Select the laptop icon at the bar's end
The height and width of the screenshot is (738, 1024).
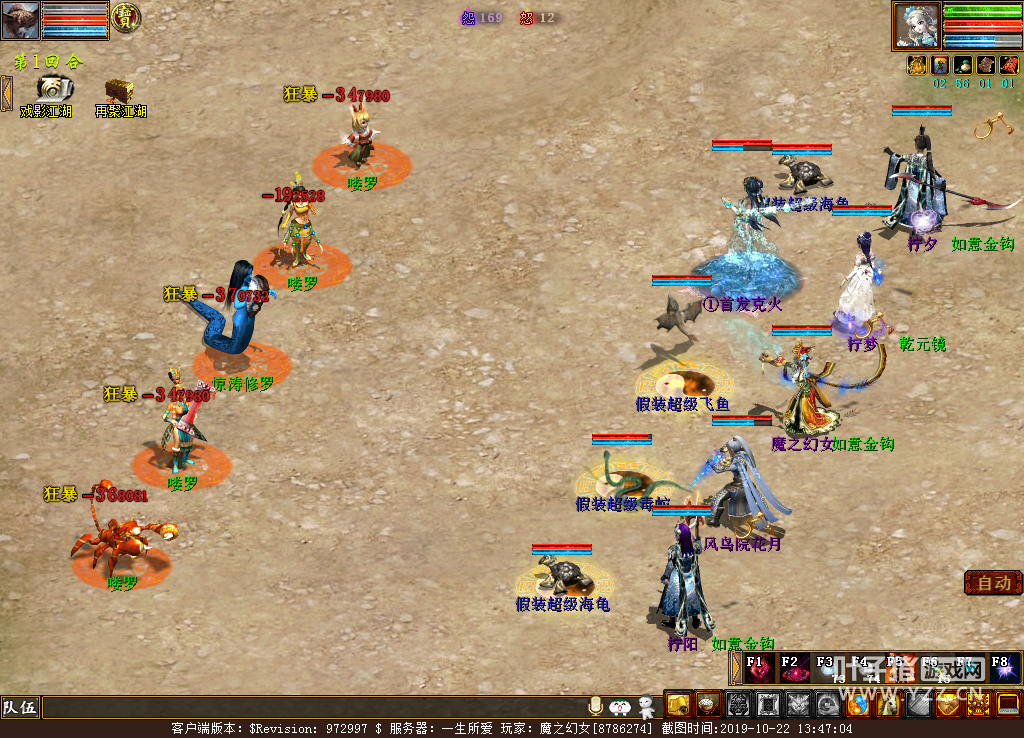[x=1007, y=705]
